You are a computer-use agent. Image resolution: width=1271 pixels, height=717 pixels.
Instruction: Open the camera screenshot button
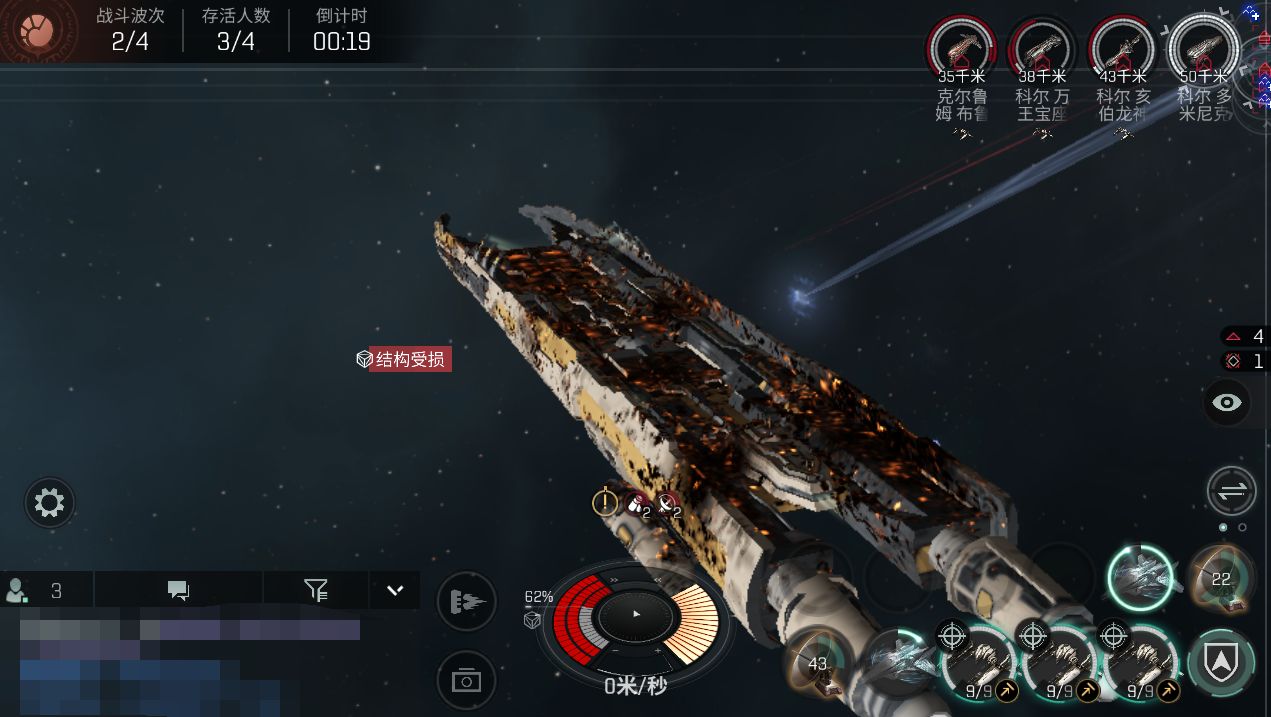point(466,681)
